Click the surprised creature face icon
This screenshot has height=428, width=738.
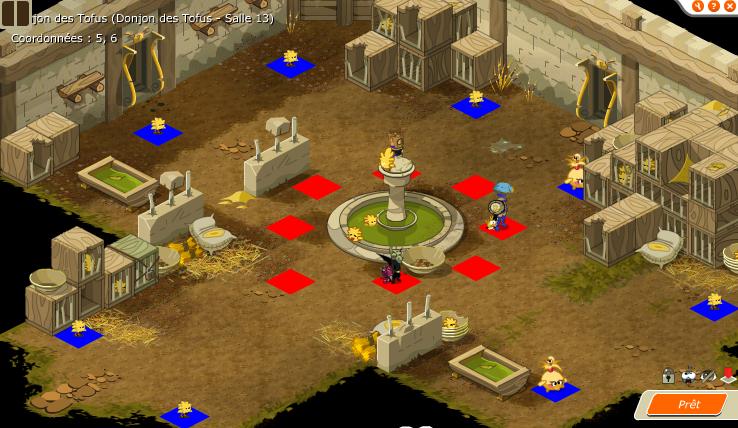point(688,376)
